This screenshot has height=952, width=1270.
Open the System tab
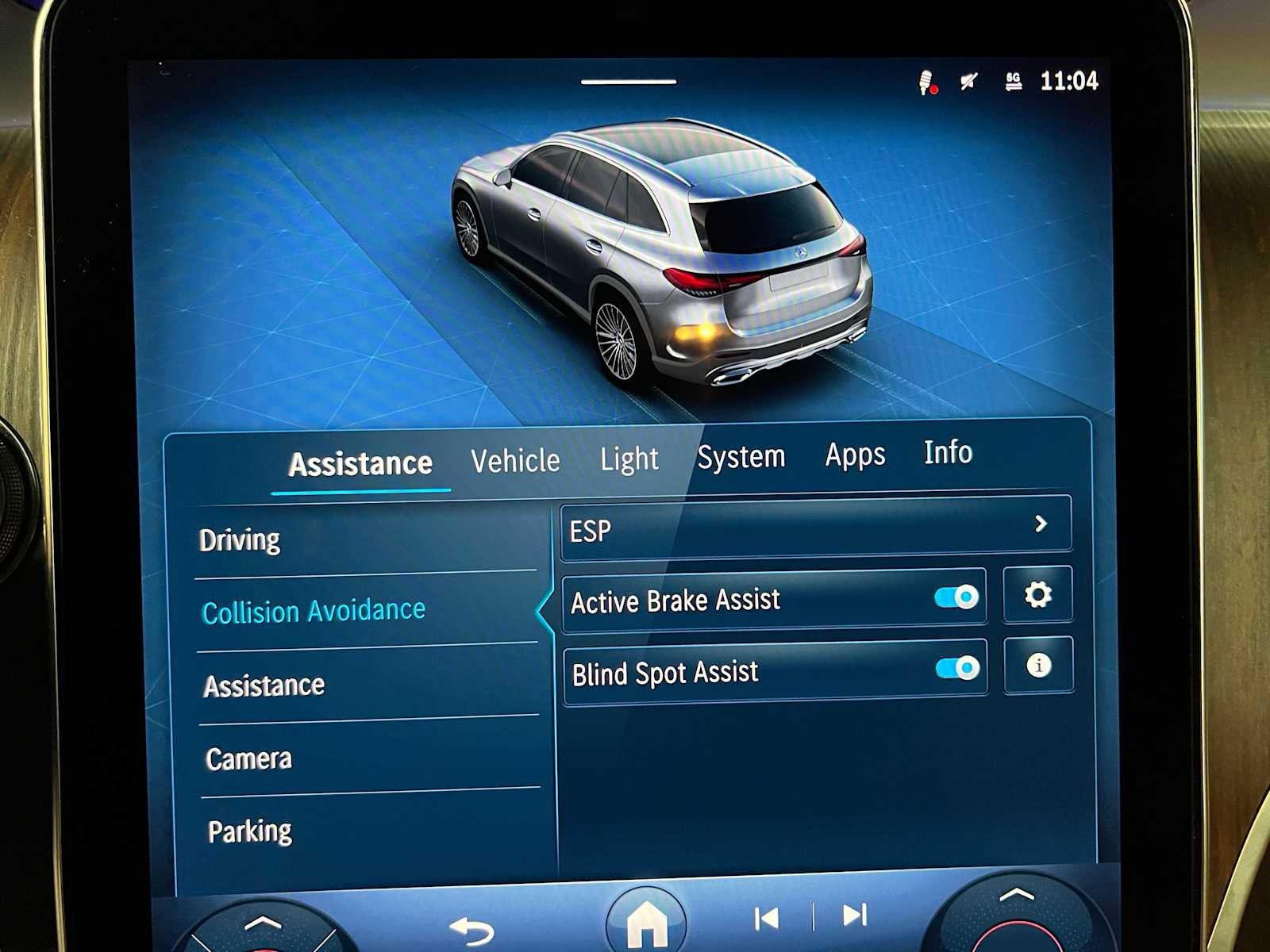(x=741, y=456)
